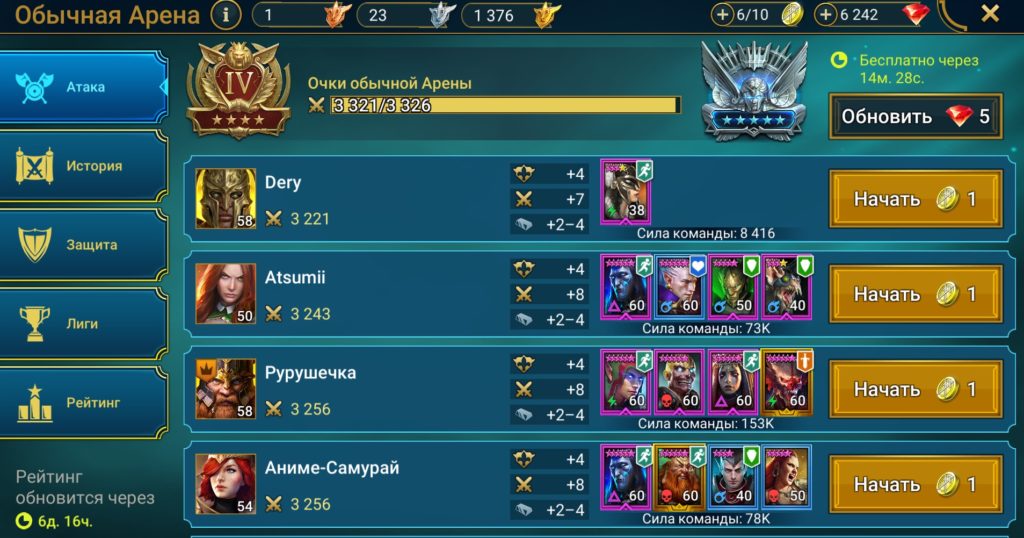Screen dimensions: 1024x538
Task: Buy more red gems with plus button
Action: [826, 15]
